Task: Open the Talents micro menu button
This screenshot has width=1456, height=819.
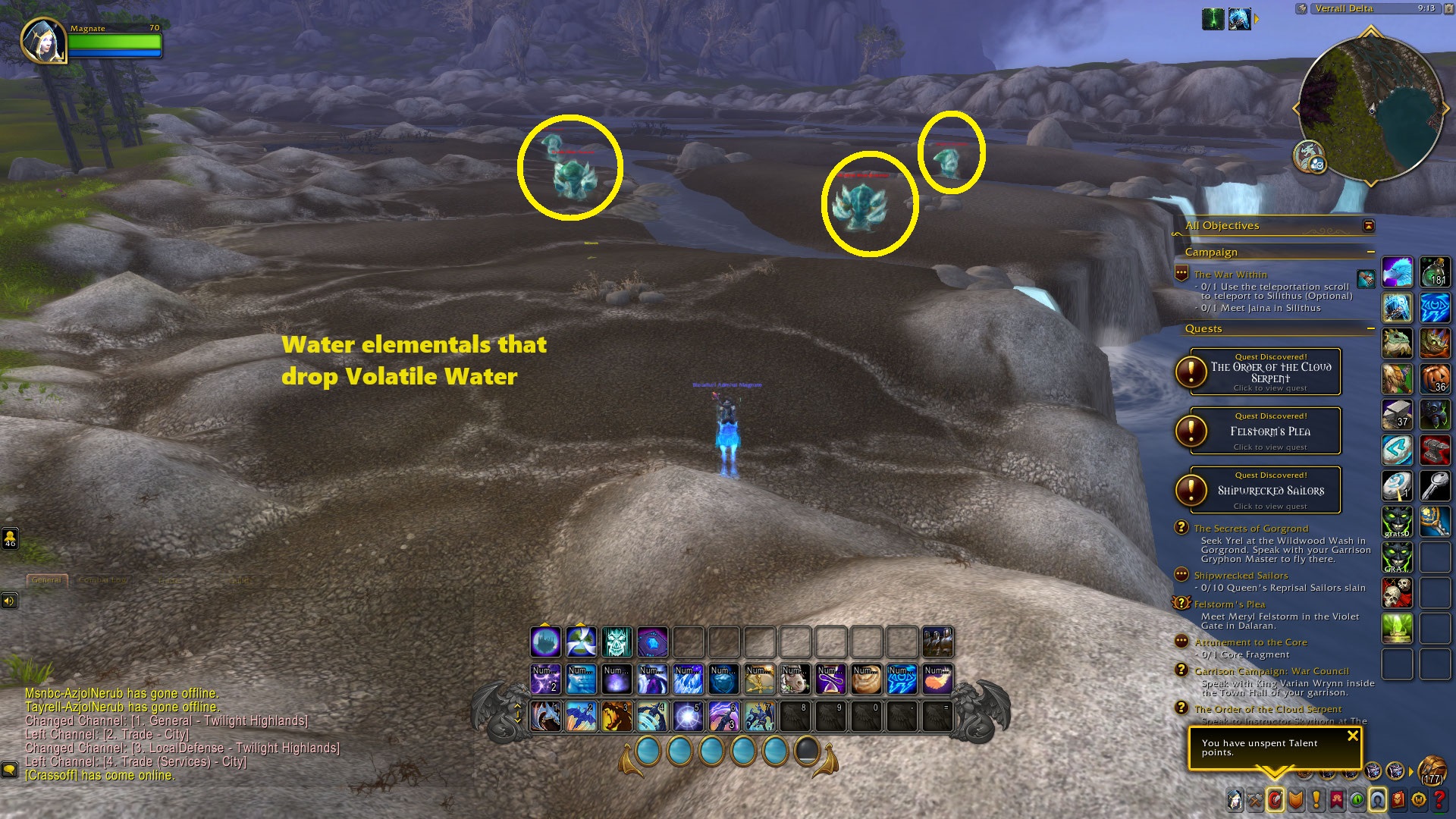Action: coord(1276,799)
